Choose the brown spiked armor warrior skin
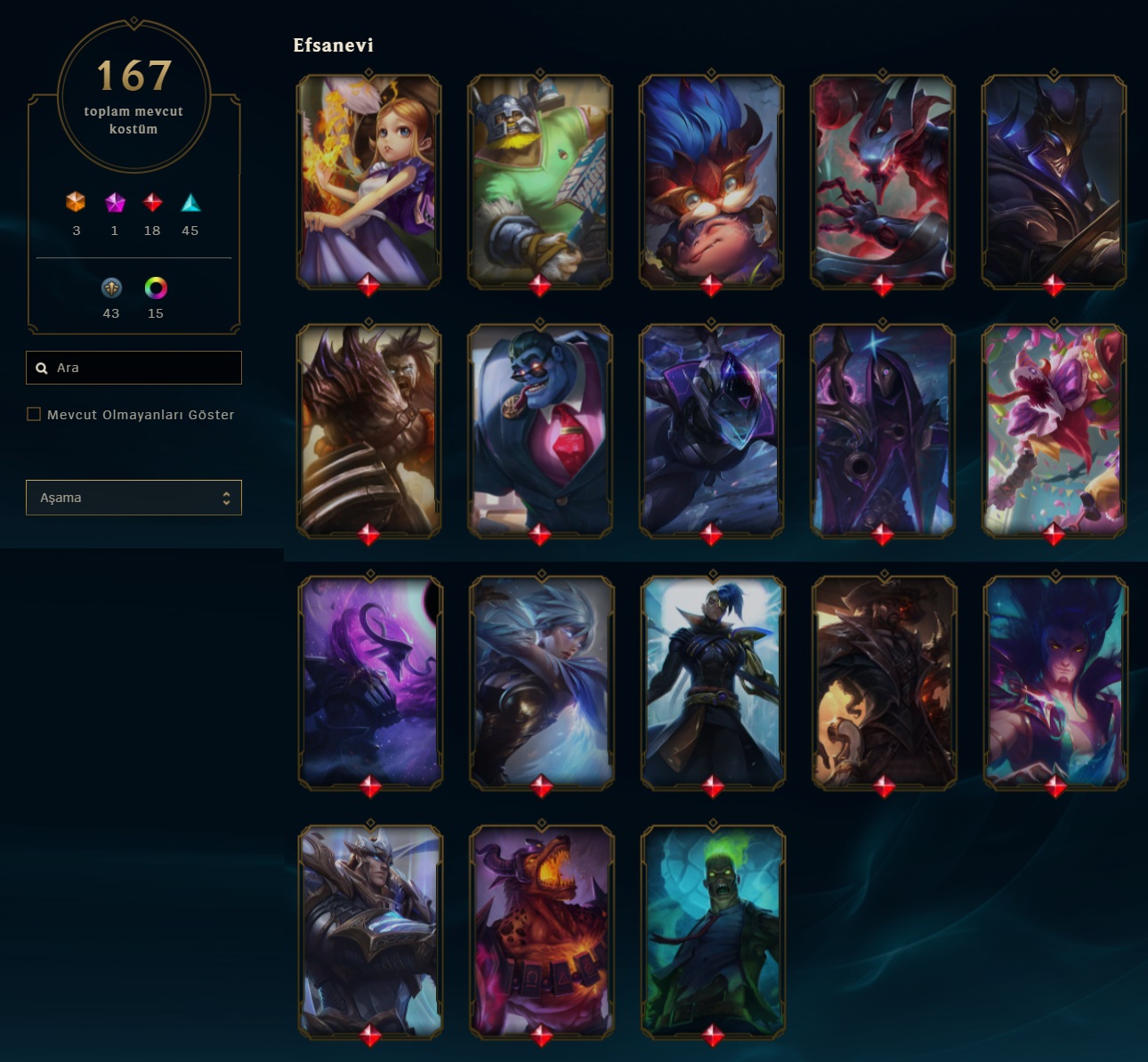 coord(368,430)
